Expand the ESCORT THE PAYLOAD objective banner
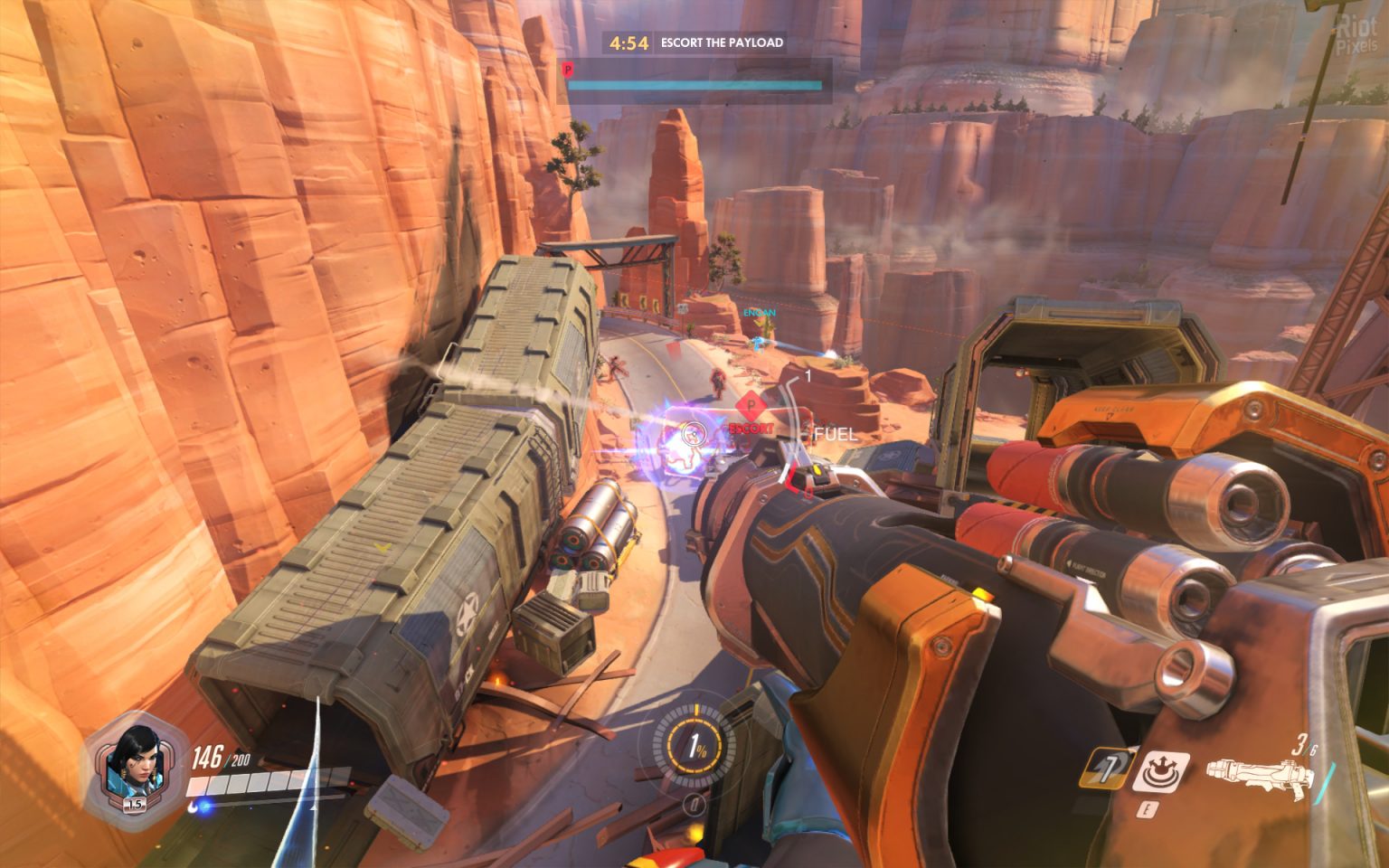This screenshot has height=868, width=1389. coord(719,41)
